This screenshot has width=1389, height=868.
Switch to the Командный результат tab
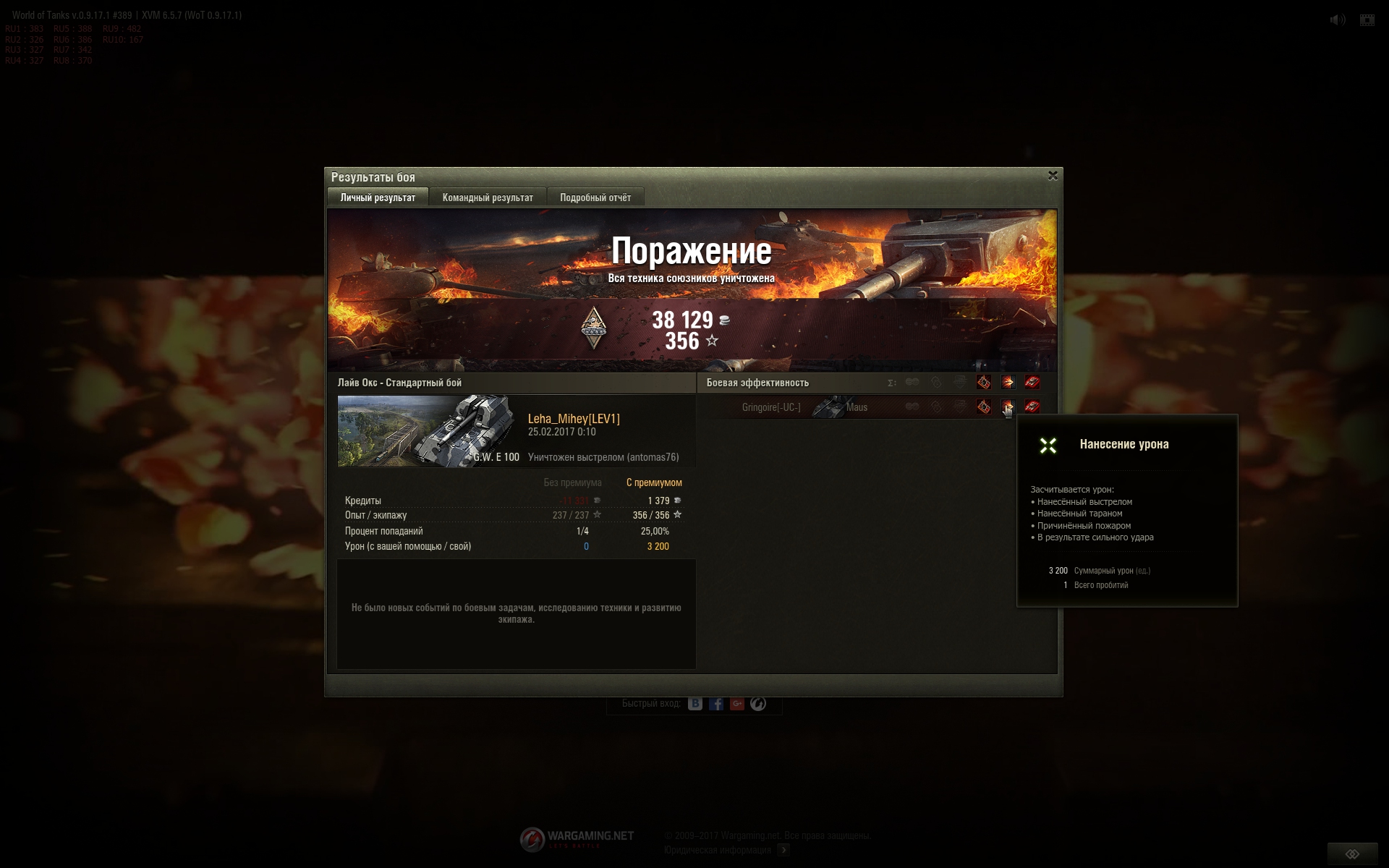[x=488, y=197]
